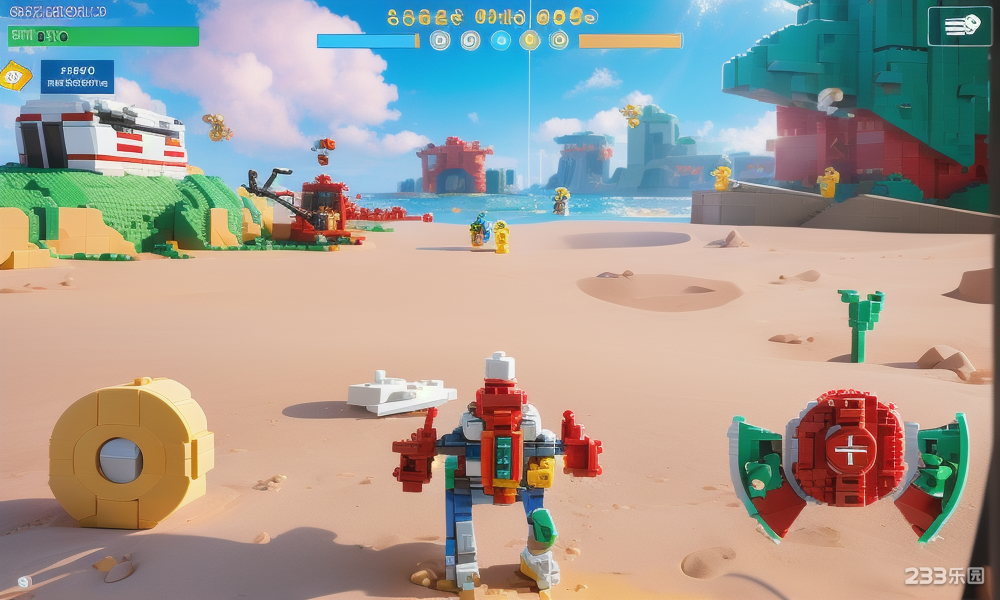Open the menu button with list icon
1000x600 pixels.
(959, 27)
